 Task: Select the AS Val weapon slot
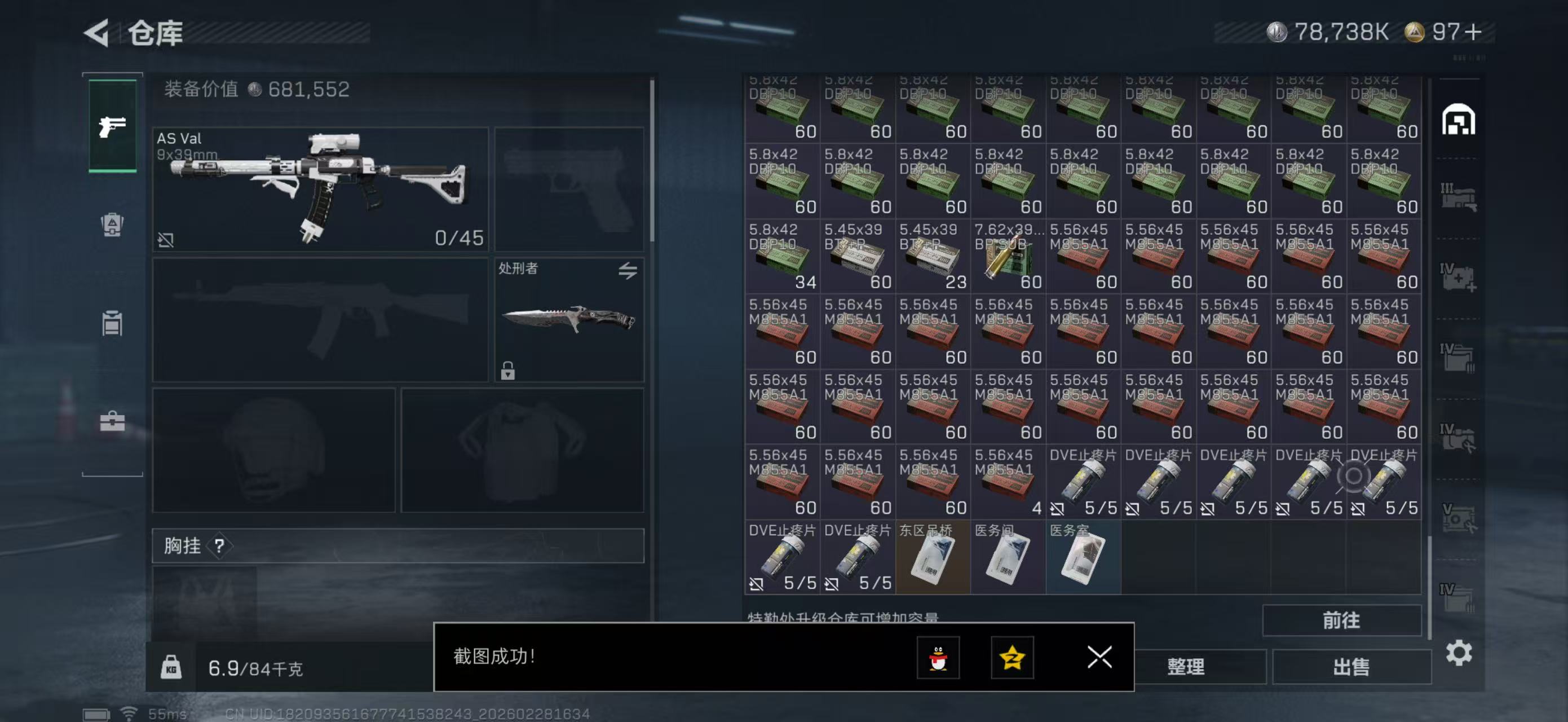click(320, 189)
